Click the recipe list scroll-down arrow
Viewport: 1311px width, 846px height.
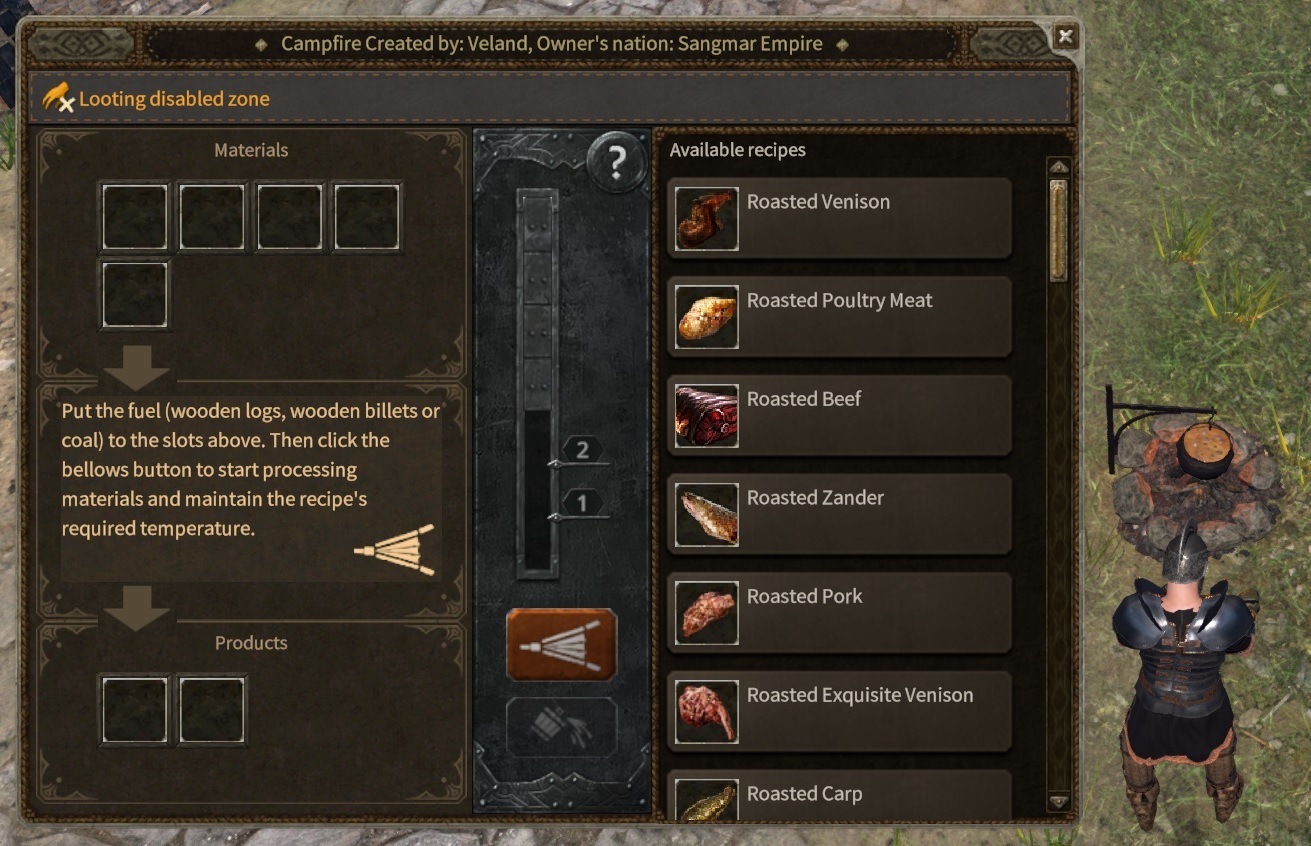(x=1058, y=802)
